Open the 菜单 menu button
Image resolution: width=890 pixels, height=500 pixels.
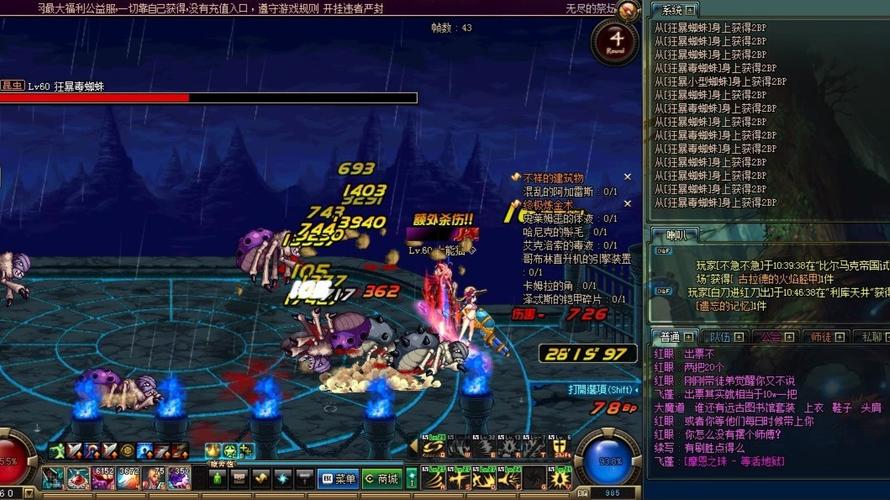pos(342,478)
